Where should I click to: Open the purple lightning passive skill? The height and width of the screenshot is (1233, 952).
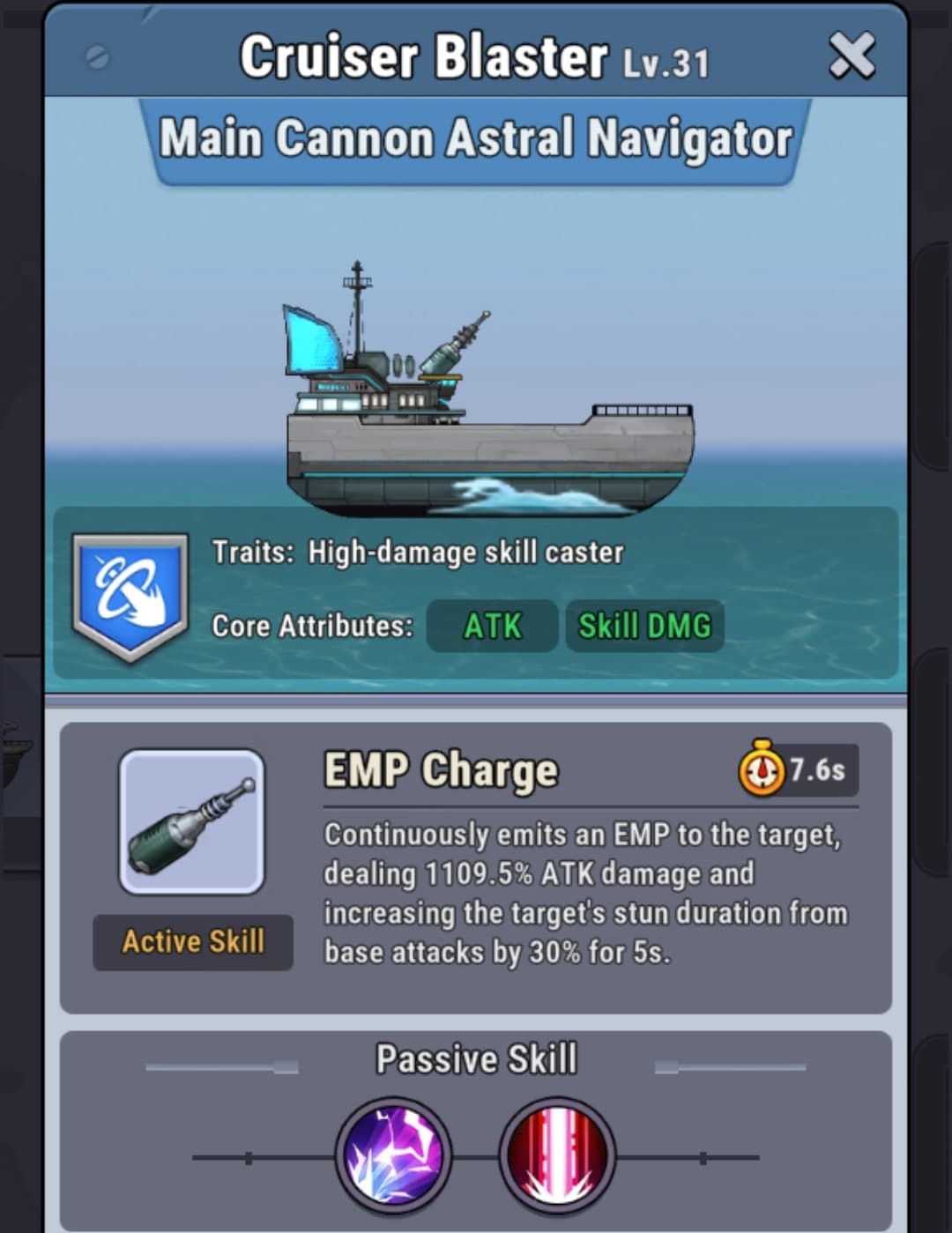(393, 1155)
